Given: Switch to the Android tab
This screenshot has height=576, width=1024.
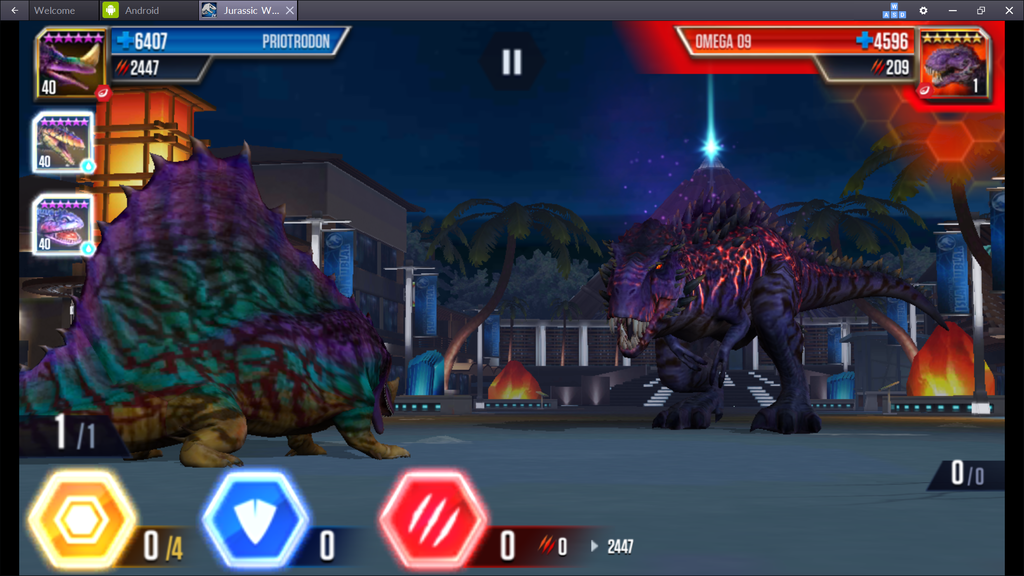Looking at the screenshot, I should 142,10.
